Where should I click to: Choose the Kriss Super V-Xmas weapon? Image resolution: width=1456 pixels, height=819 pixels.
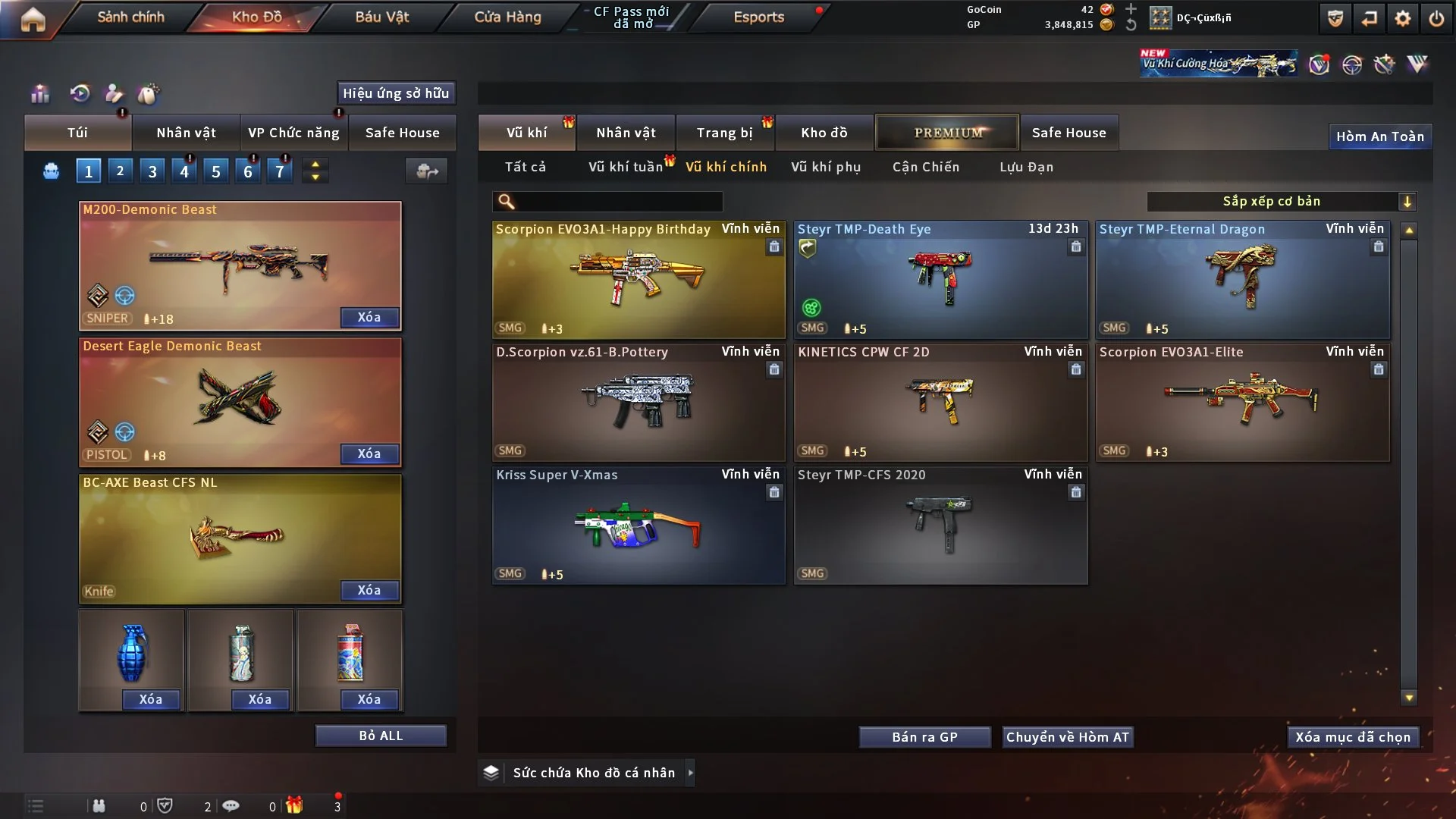[638, 525]
